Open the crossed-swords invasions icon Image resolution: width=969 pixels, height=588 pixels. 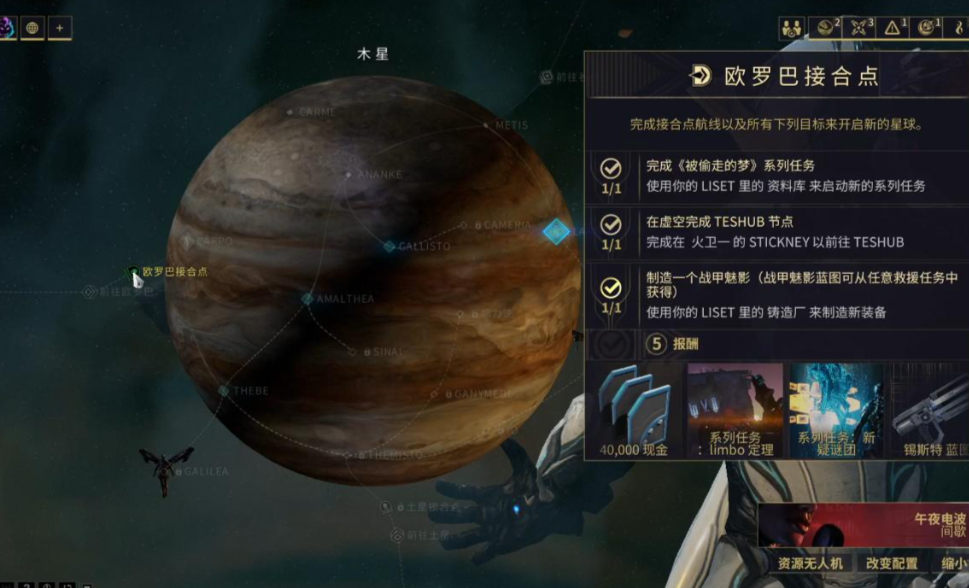pos(859,28)
